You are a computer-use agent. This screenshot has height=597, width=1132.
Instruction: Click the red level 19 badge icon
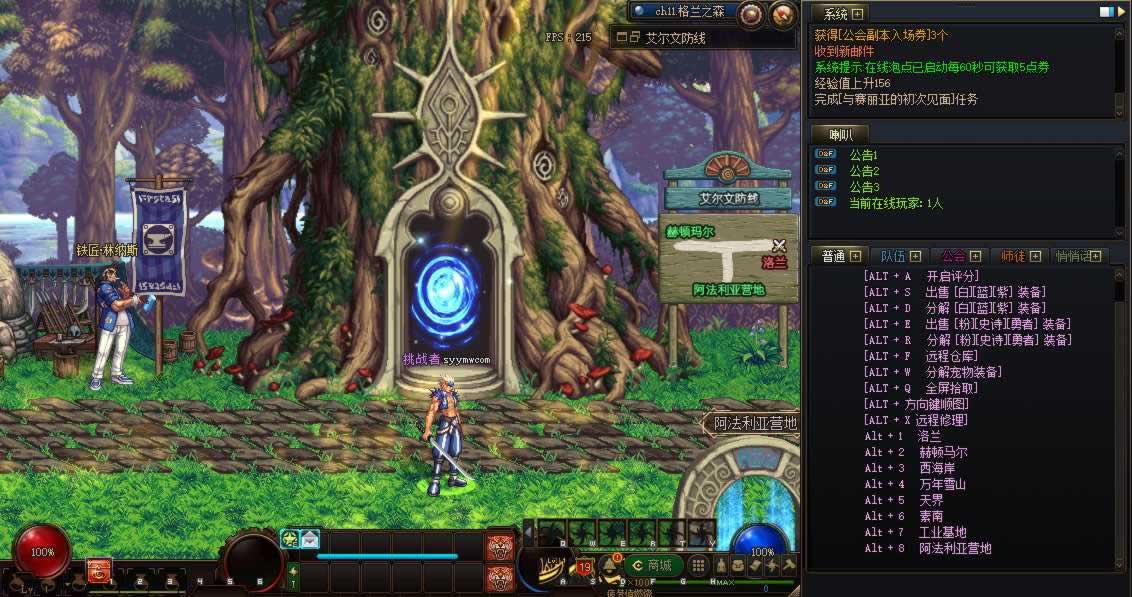pos(584,570)
